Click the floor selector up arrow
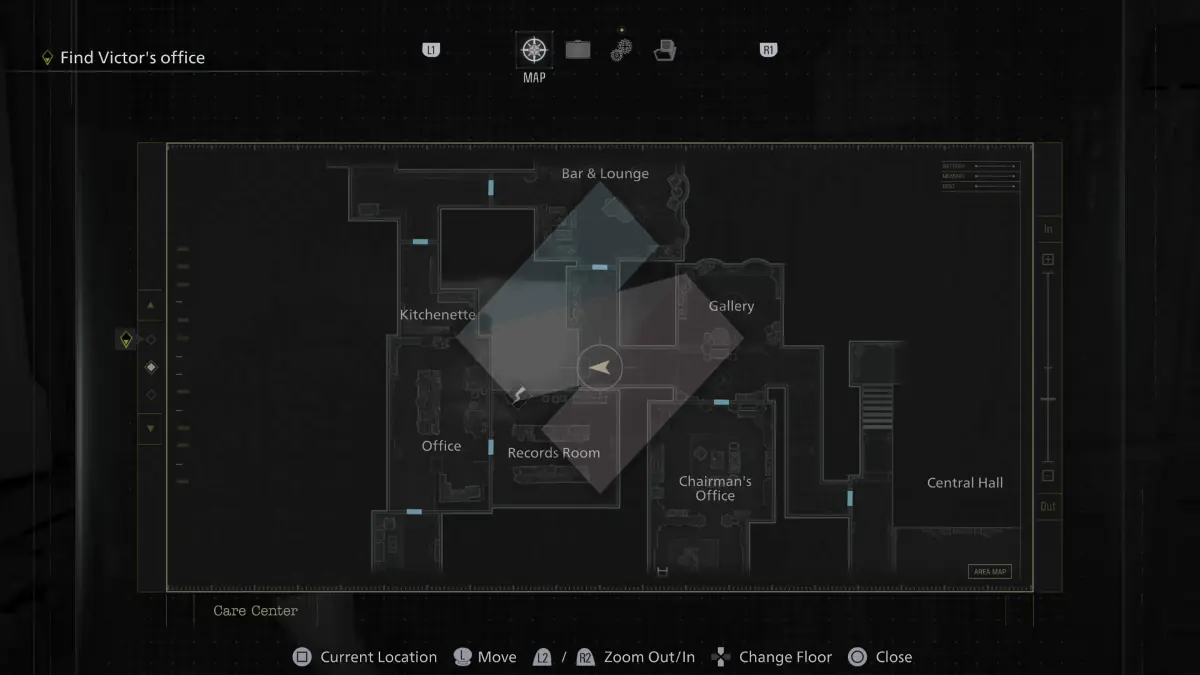1200x675 pixels. (151, 305)
